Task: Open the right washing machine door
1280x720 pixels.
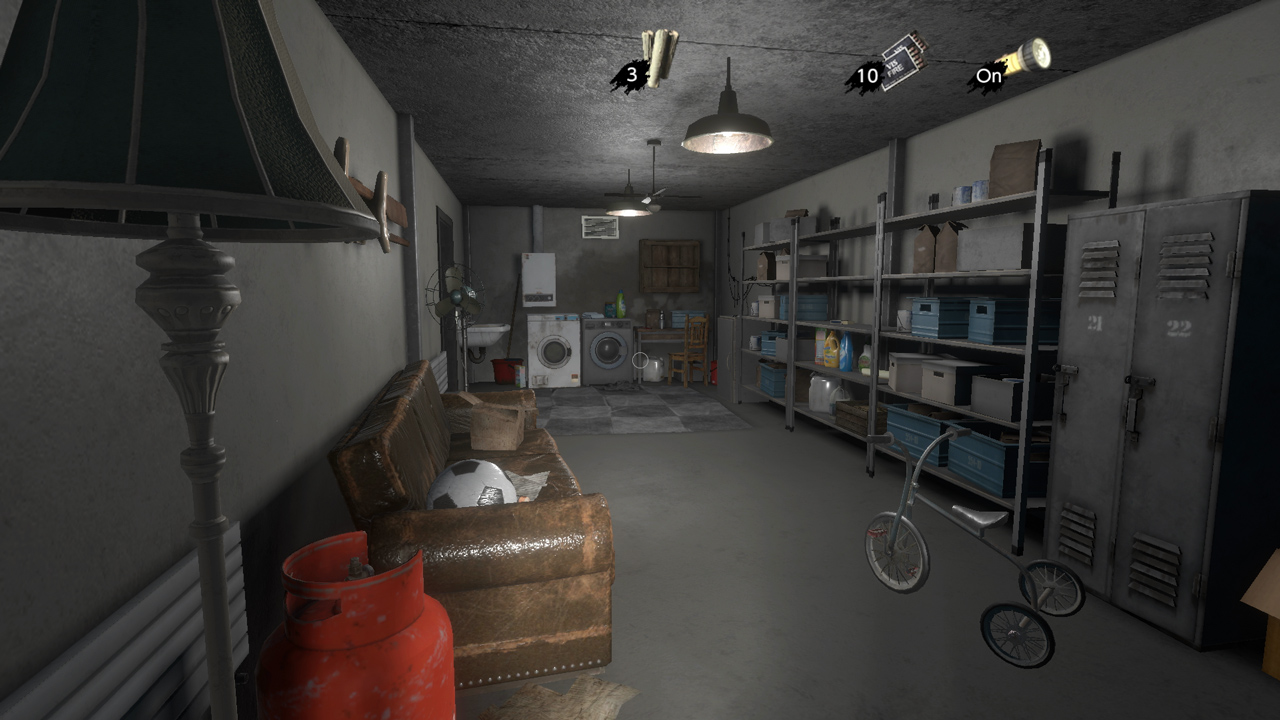Action: point(608,348)
